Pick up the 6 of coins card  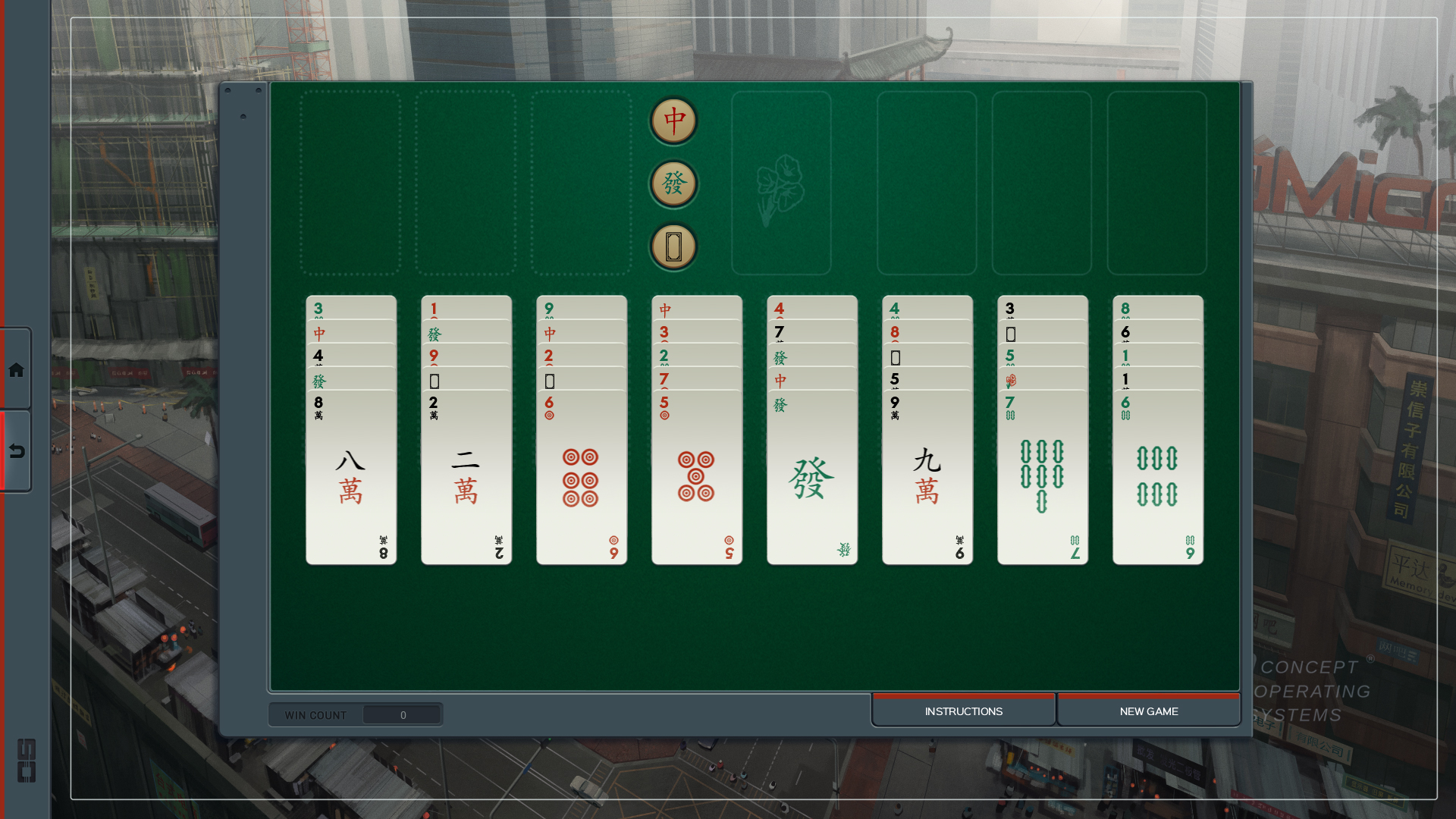point(581,478)
